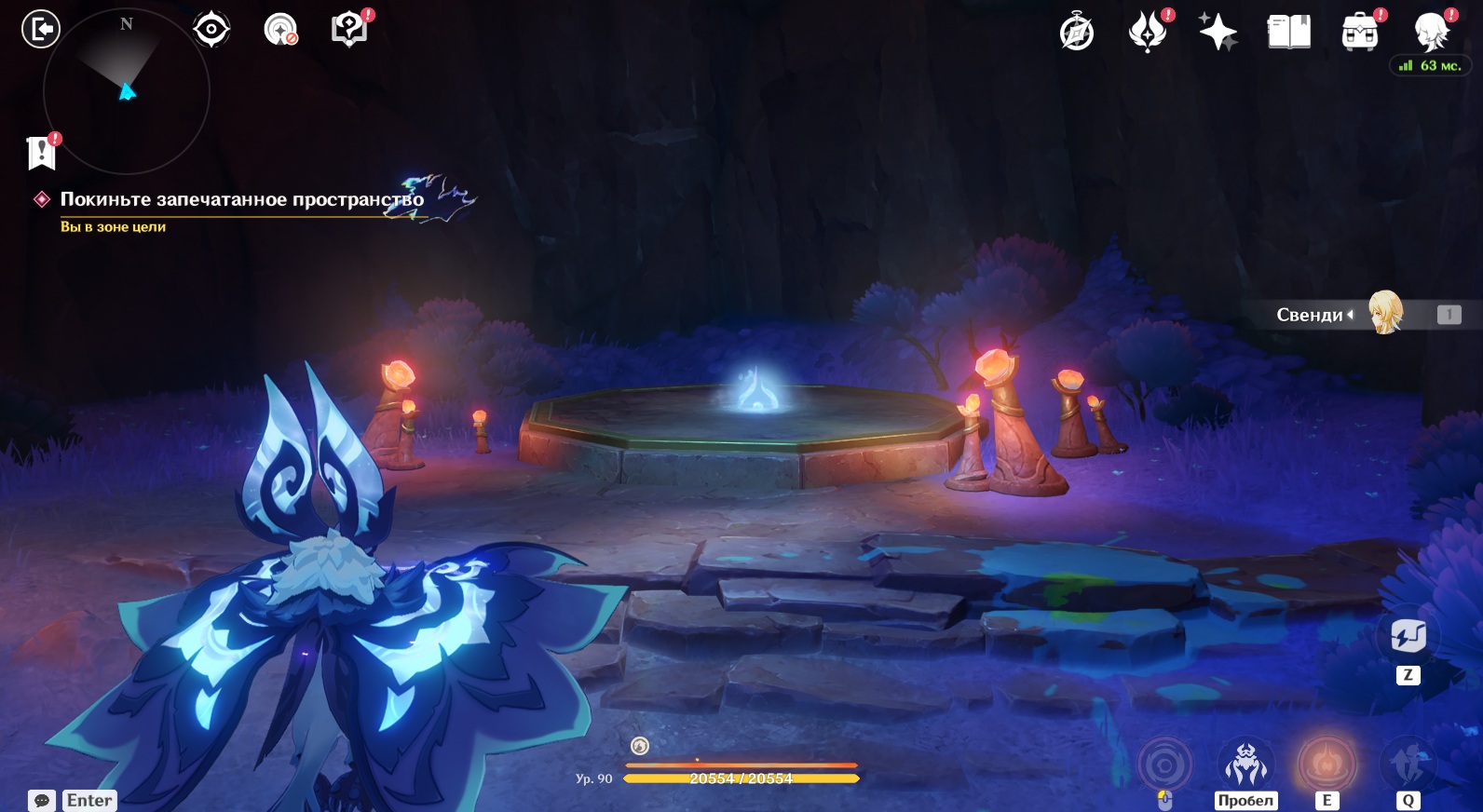Activate the gadget icon above Z
1483x812 pixels.
[x=1408, y=636]
